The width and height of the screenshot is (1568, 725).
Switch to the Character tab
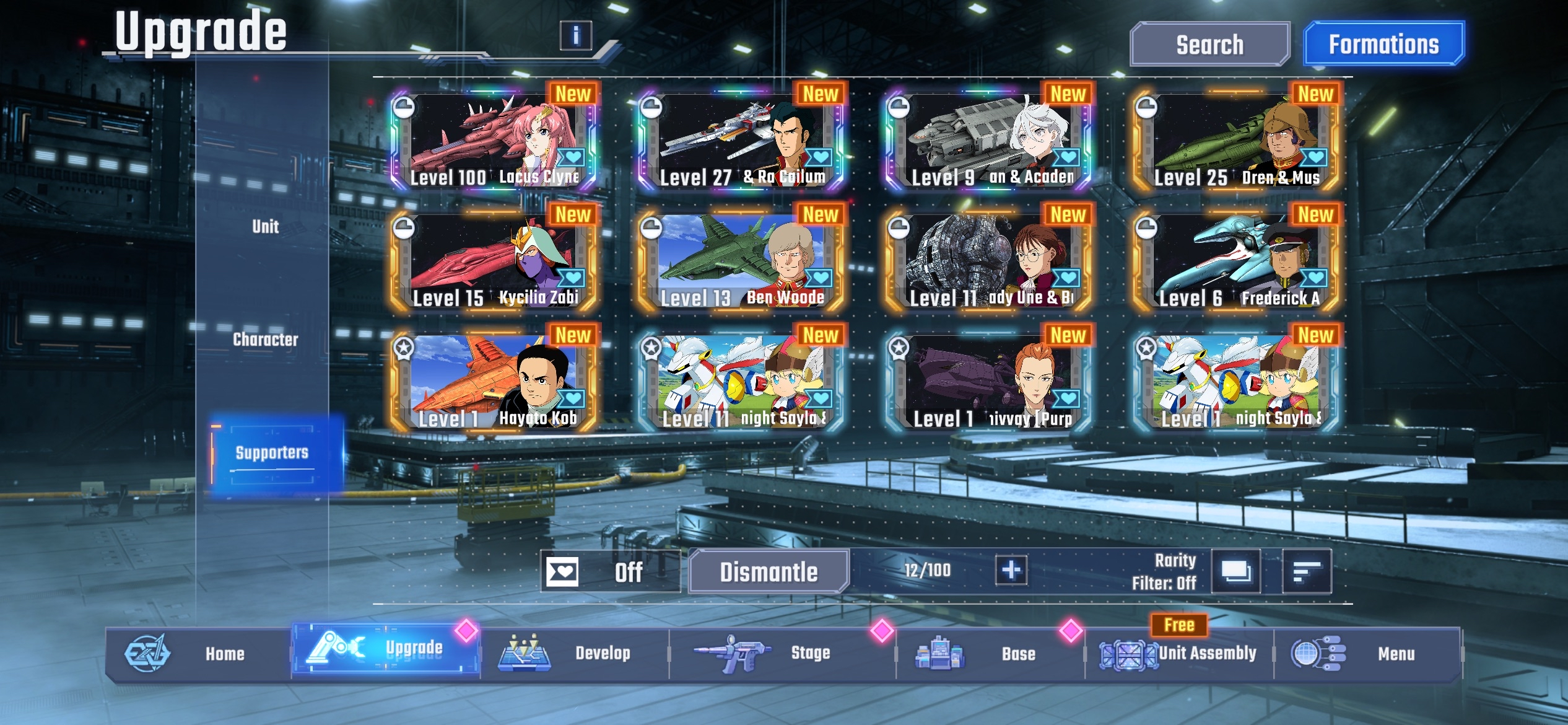point(268,340)
